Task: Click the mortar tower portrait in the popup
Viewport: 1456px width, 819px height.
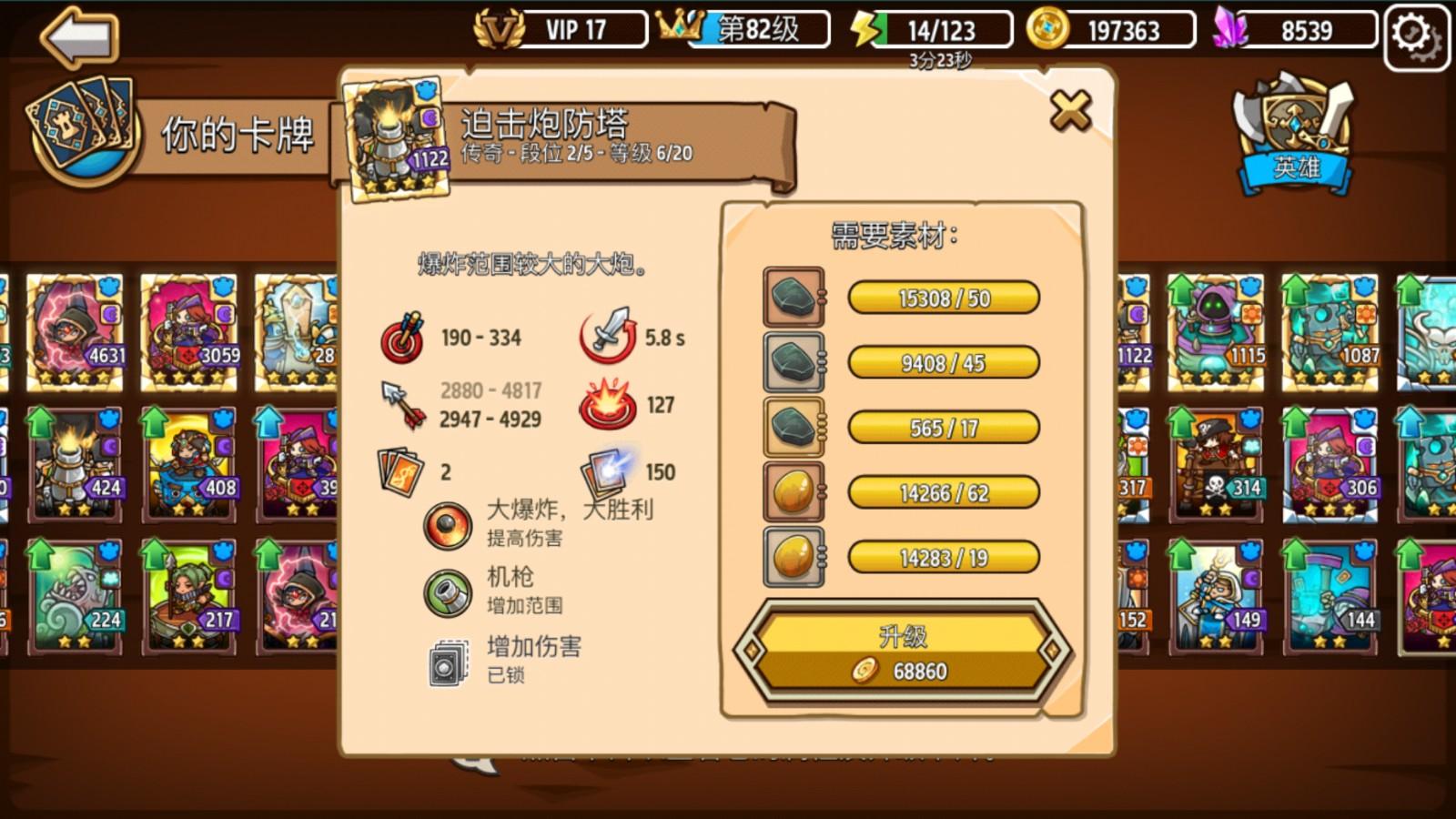Action: click(x=393, y=138)
